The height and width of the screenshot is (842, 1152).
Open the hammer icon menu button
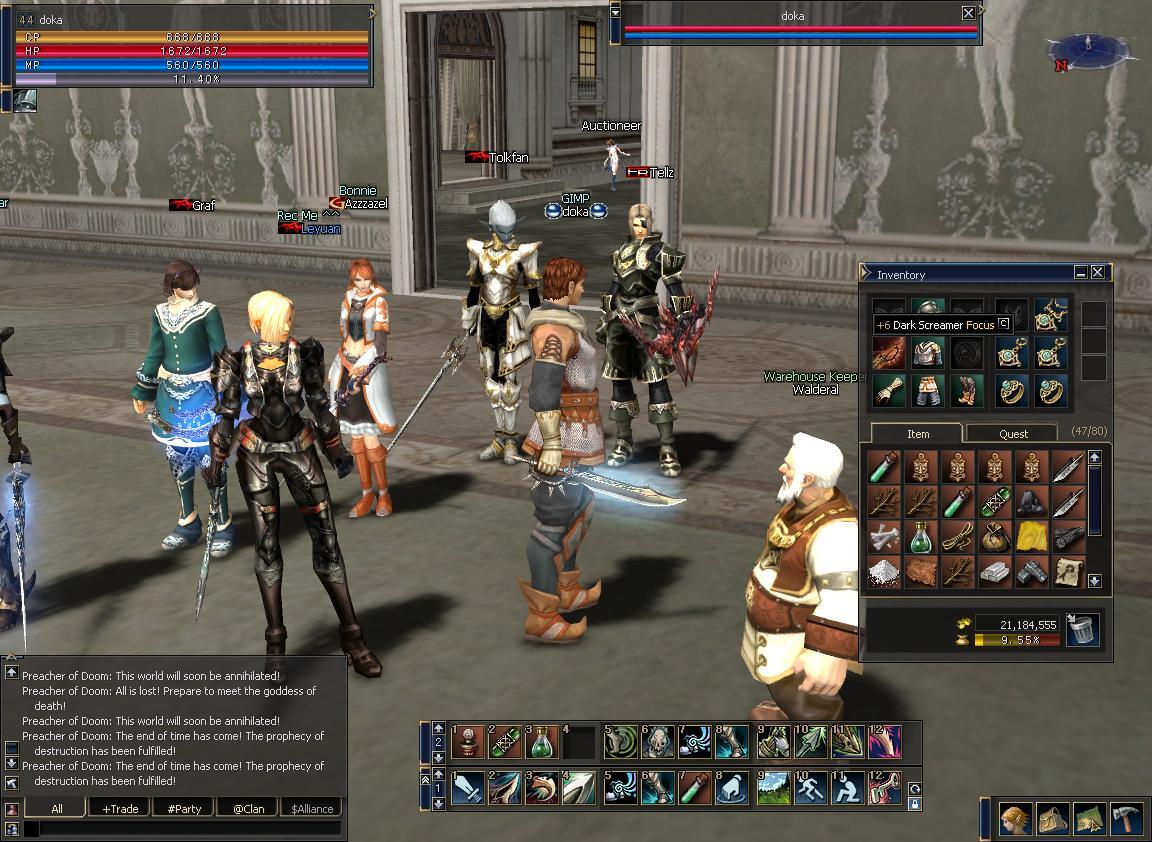[1127, 819]
